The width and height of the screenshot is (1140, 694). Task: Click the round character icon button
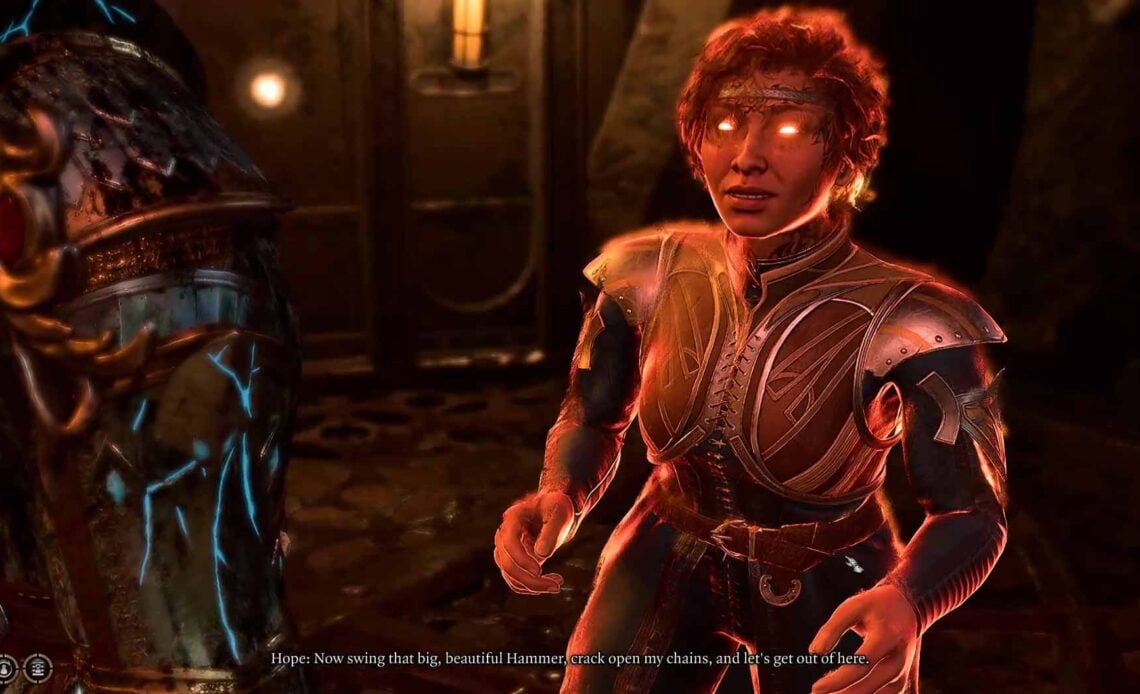7,666
